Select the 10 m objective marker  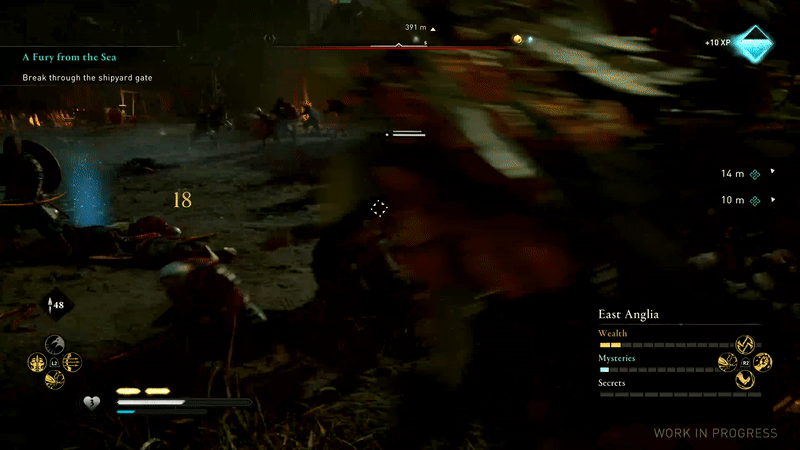click(x=755, y=200)
